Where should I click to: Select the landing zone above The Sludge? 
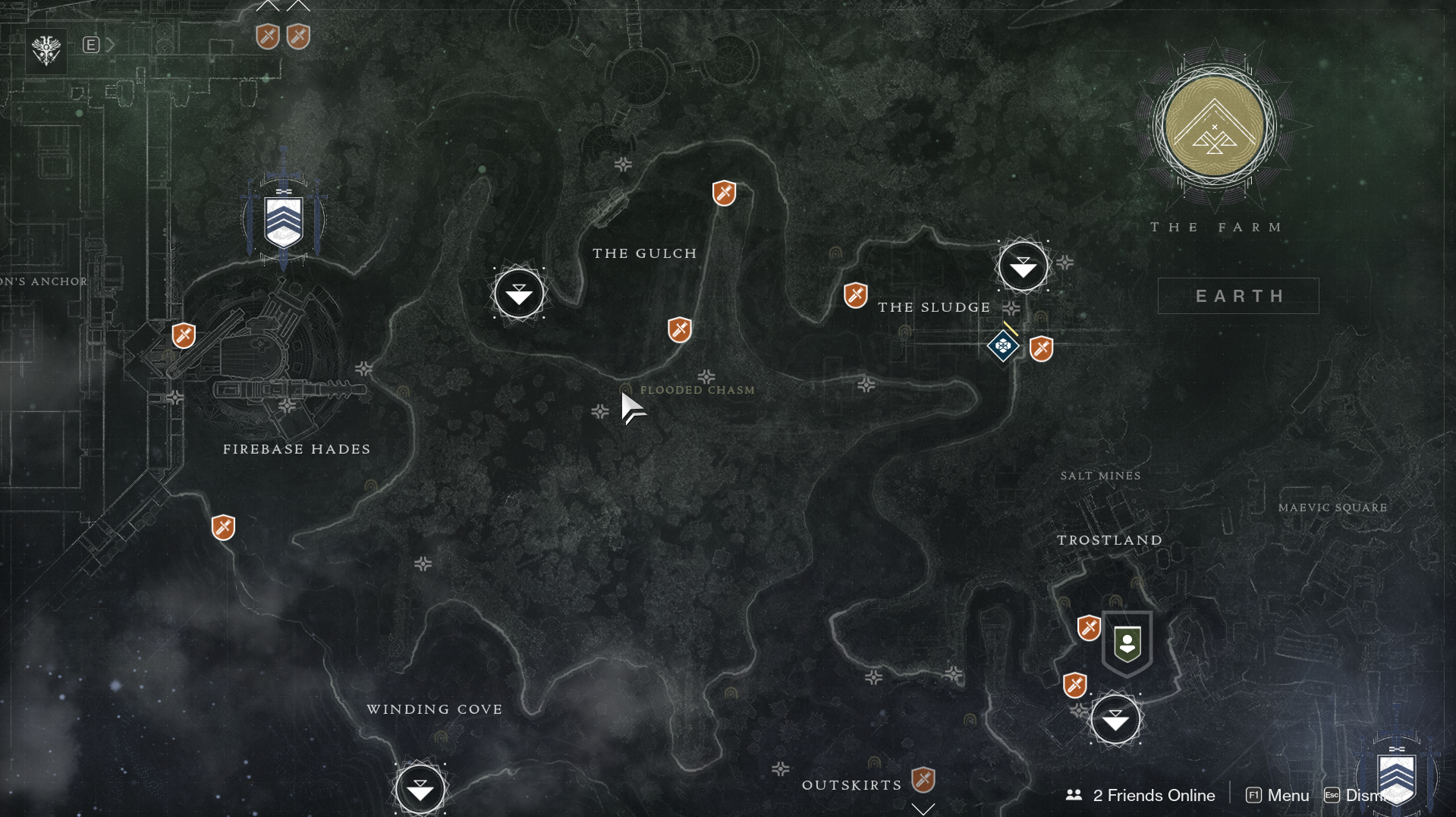[x=1023, y=266]
